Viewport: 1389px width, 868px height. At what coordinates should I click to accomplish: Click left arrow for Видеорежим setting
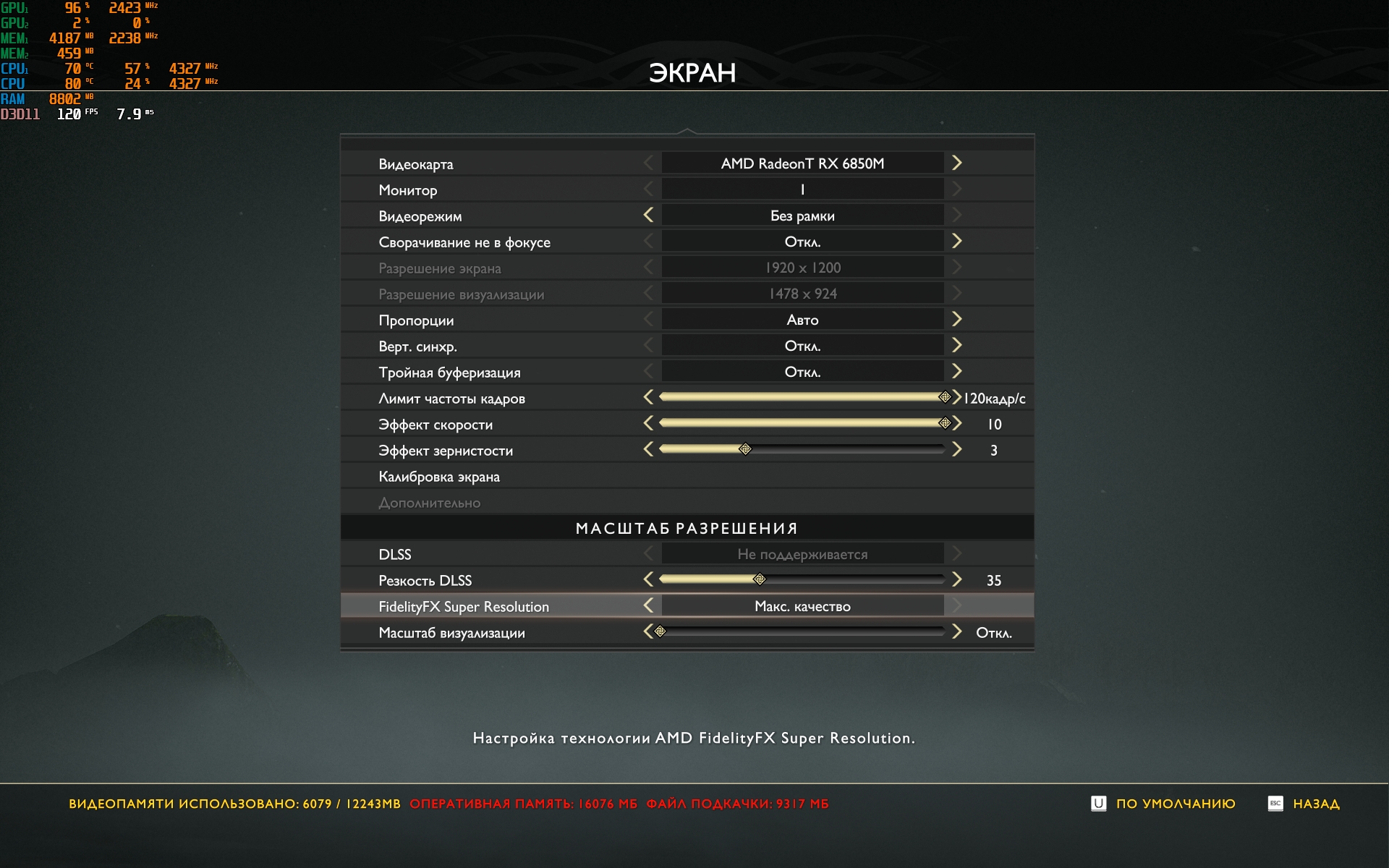pos(648,216)
